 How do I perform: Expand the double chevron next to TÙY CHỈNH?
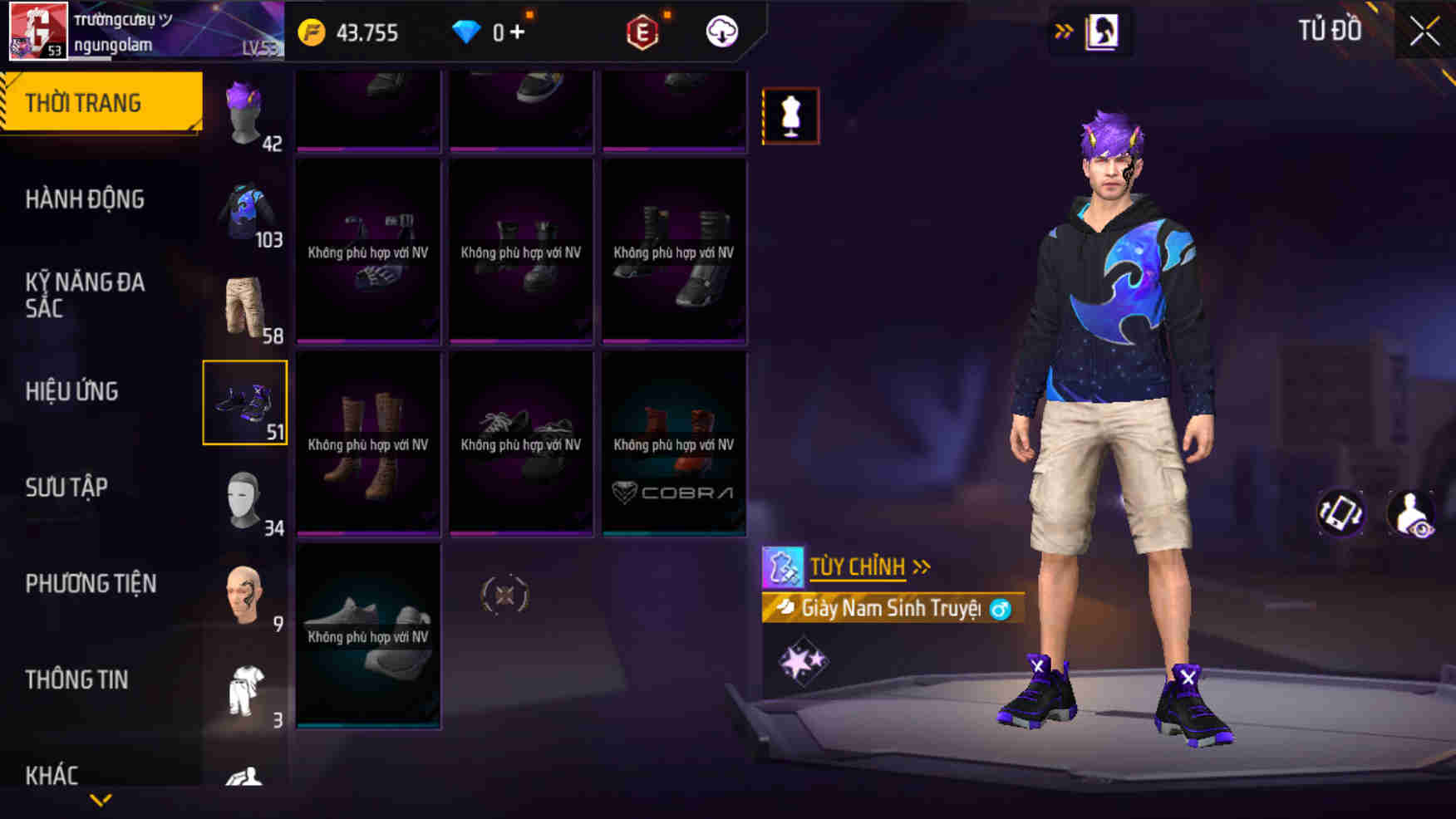click(x=920, y=567)
